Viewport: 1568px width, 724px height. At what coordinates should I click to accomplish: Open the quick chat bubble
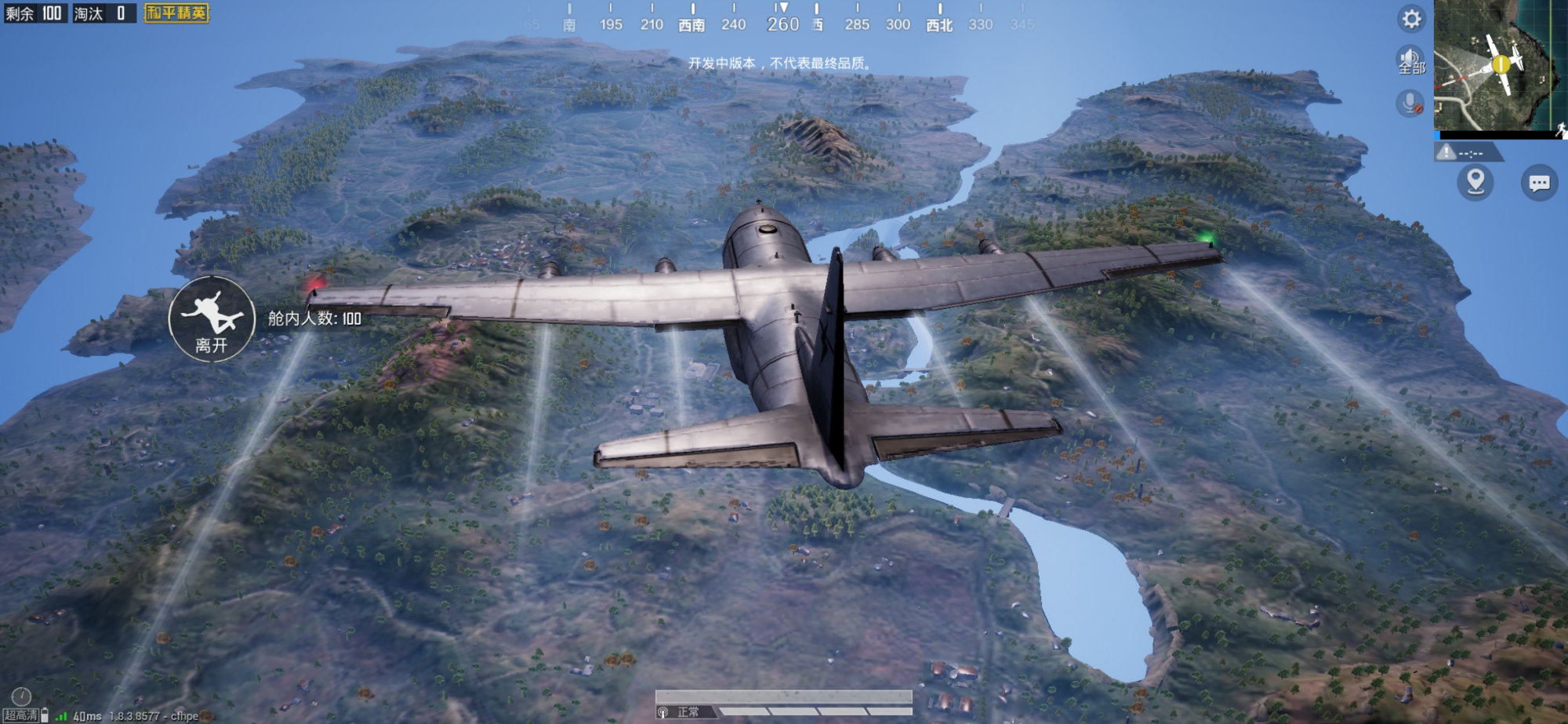(x=1539, y=183)
